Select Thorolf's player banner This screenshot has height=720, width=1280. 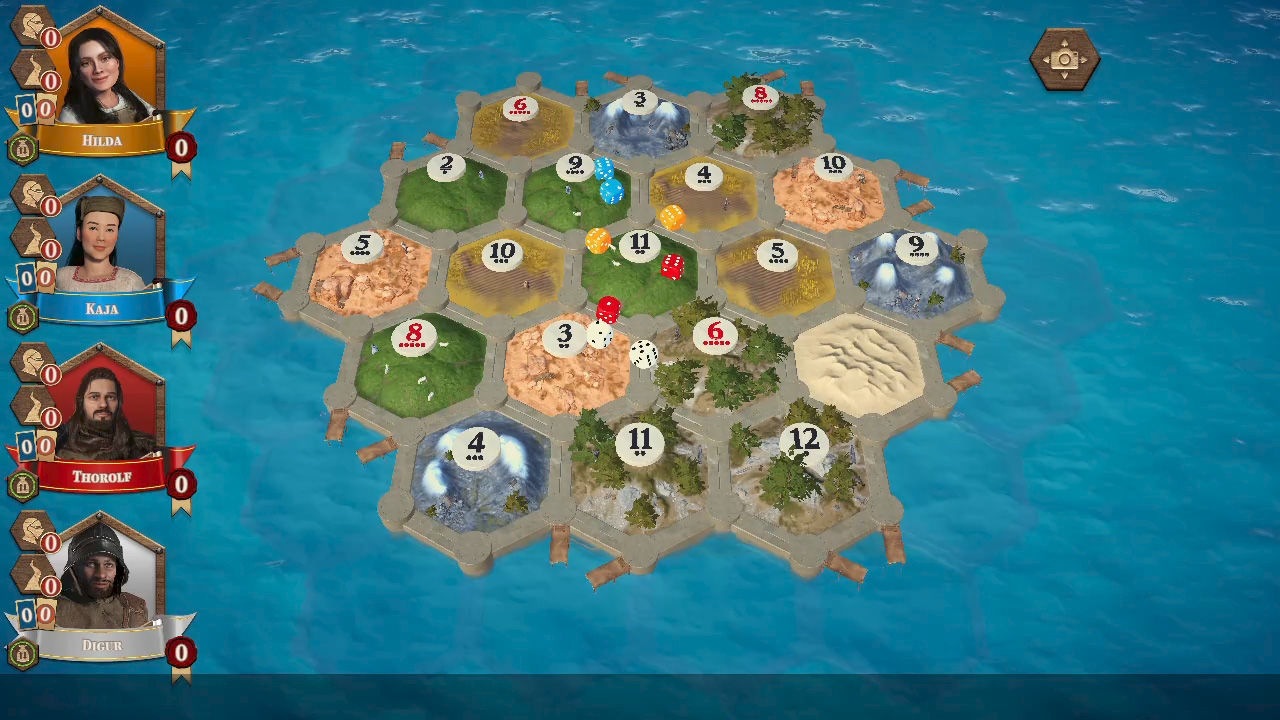pos(100,477)
